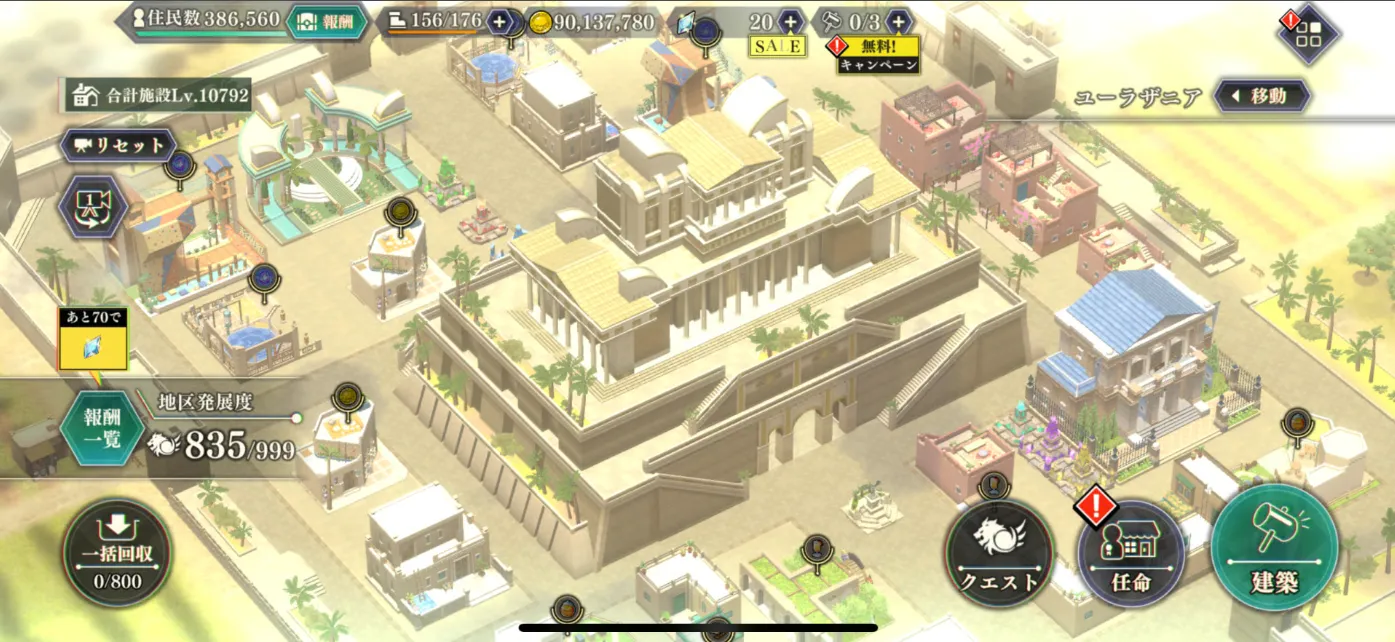Open the 無料!キャンペーン campaign banner

click(x=878, y=56)
